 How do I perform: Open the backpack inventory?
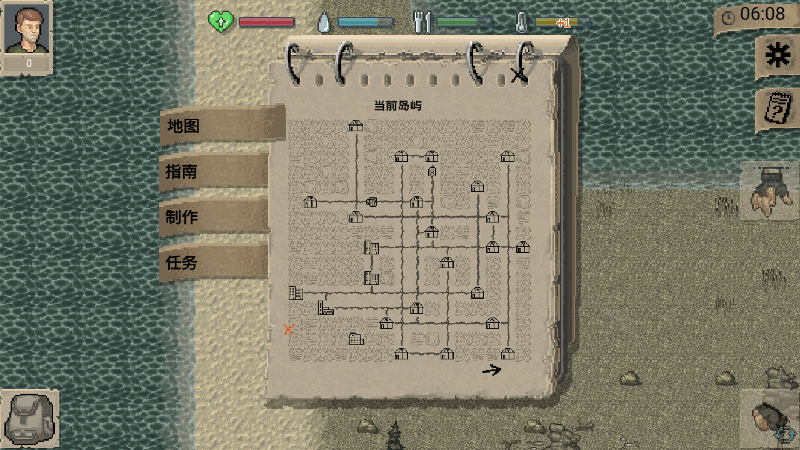tap(28, 417)
